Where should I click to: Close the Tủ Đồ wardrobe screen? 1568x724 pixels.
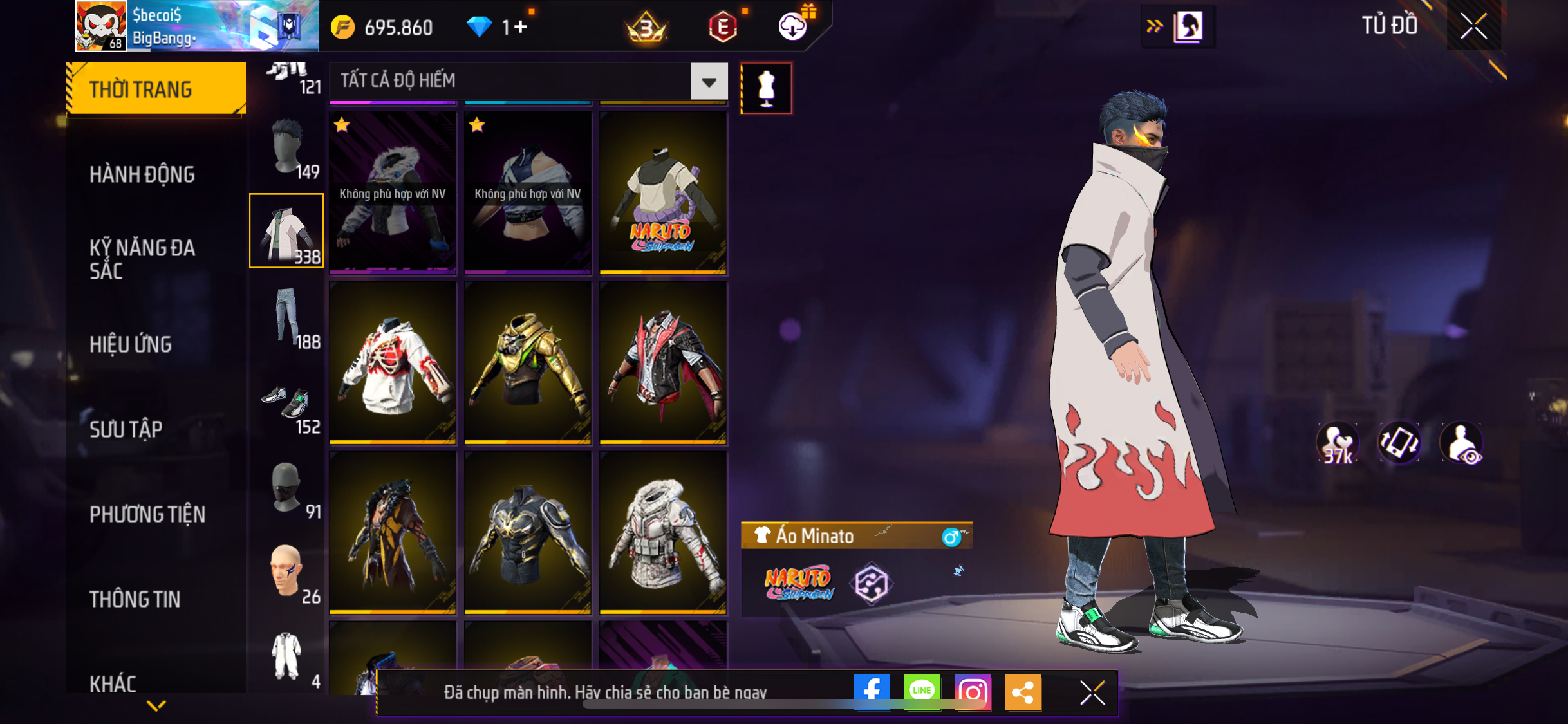(x=1473, y=26)
